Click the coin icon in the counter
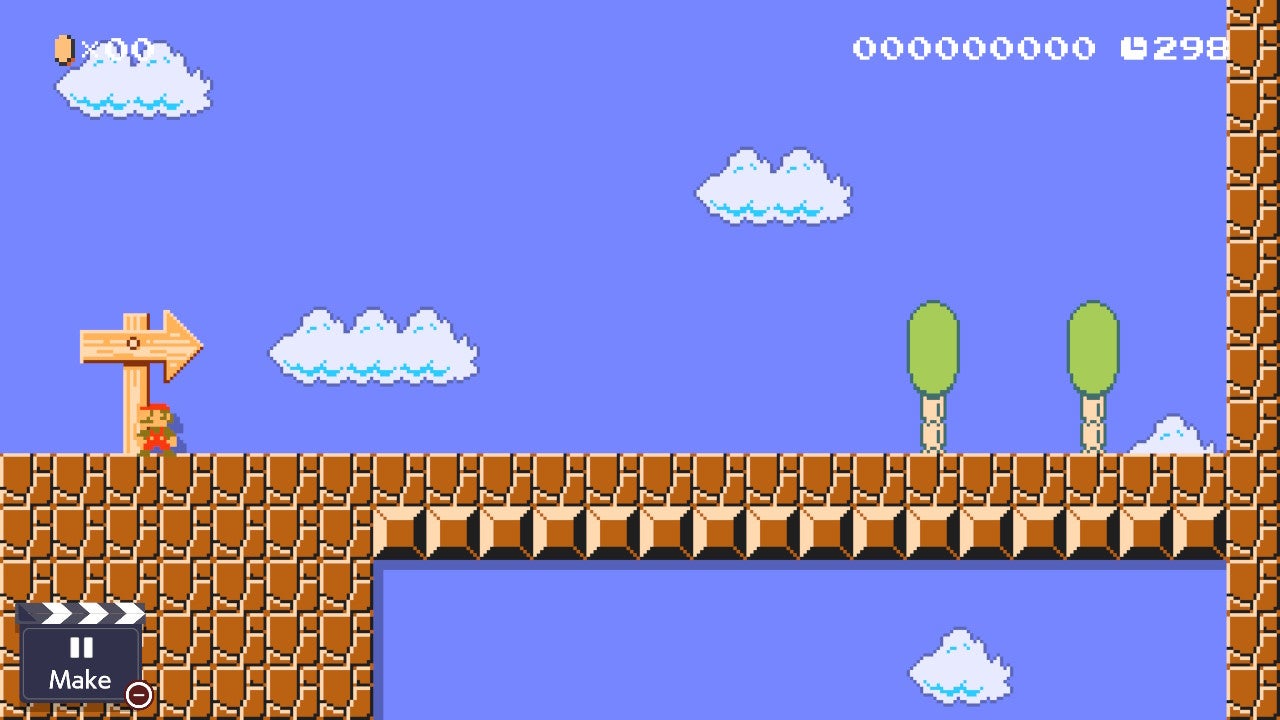1280x720 pixels. coord(63,47)
